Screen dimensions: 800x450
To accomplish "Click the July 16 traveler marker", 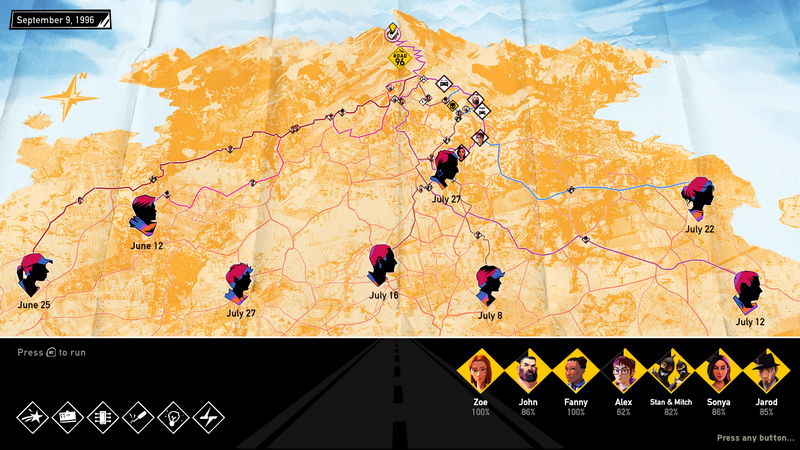I will click(382, 264).
